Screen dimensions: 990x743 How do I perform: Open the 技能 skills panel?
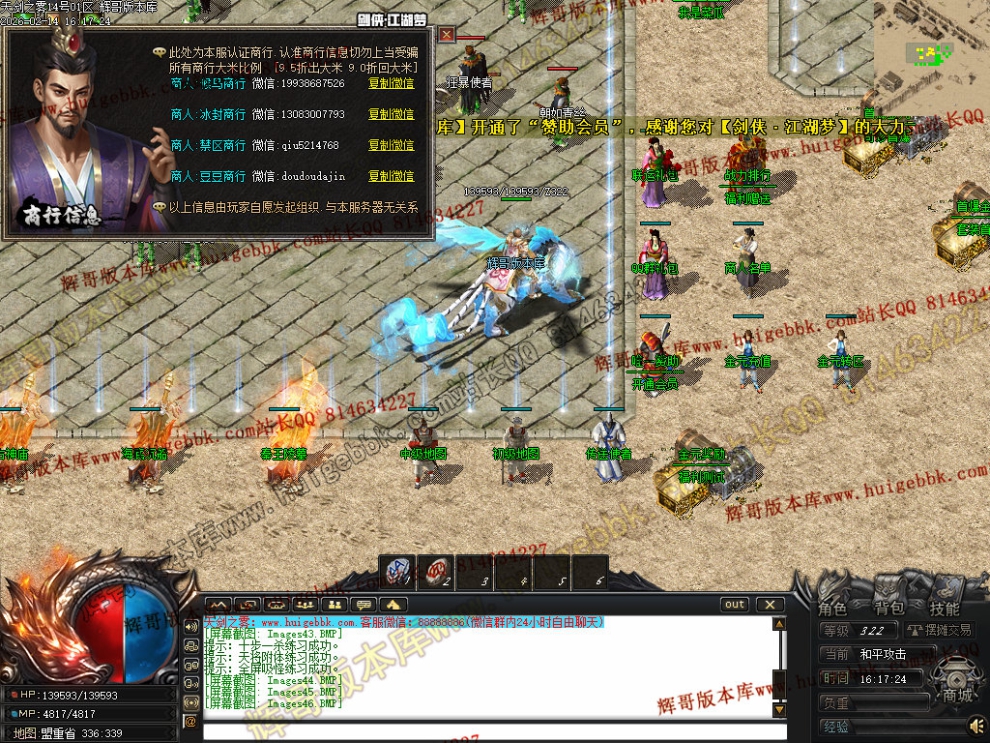(x=944, y=608)
